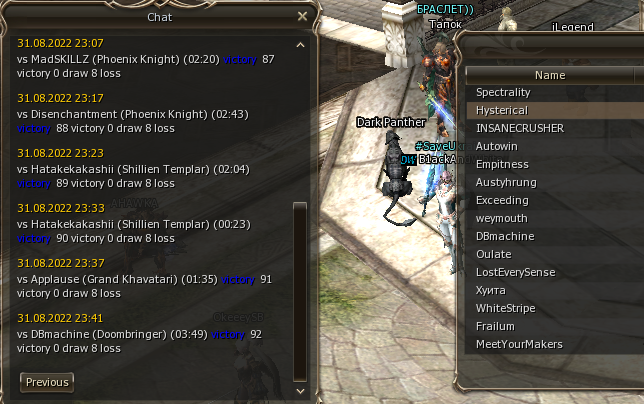Choose INSANECRUSHER from the name list
The image size is (644, 404).
(520, 128)
